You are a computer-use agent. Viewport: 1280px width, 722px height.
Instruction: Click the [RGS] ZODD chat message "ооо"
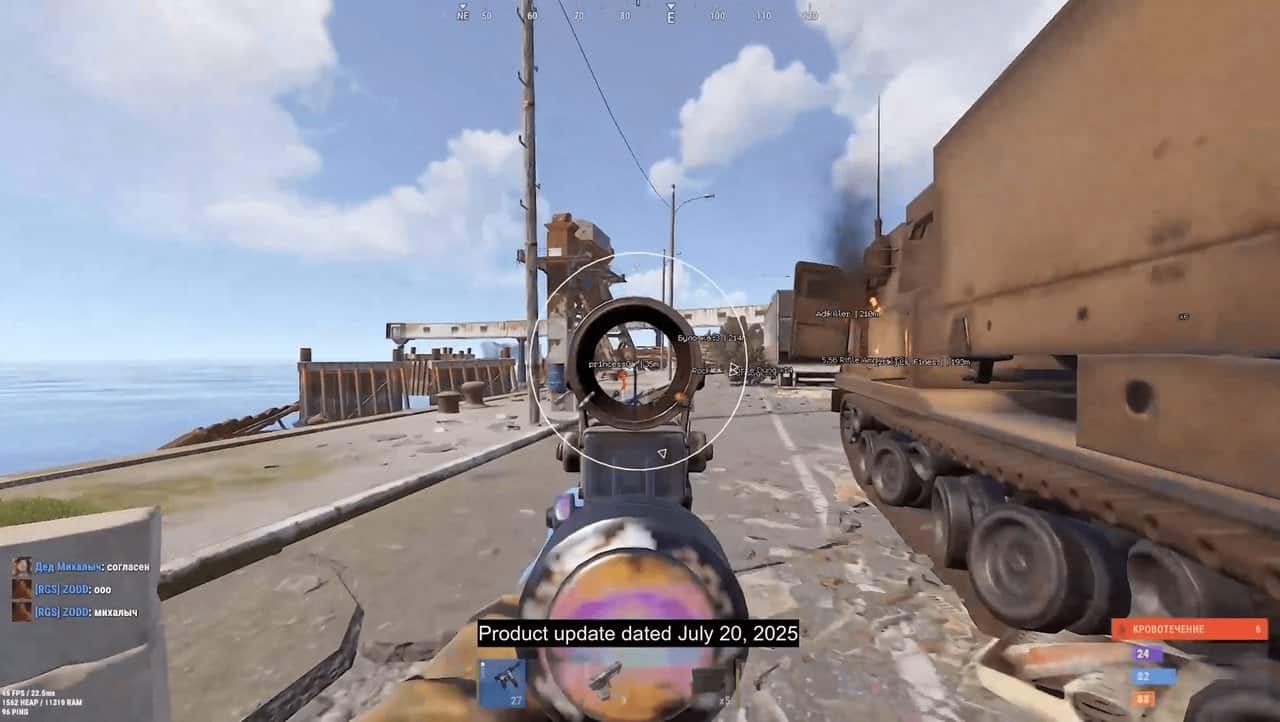tap(102, 589)
